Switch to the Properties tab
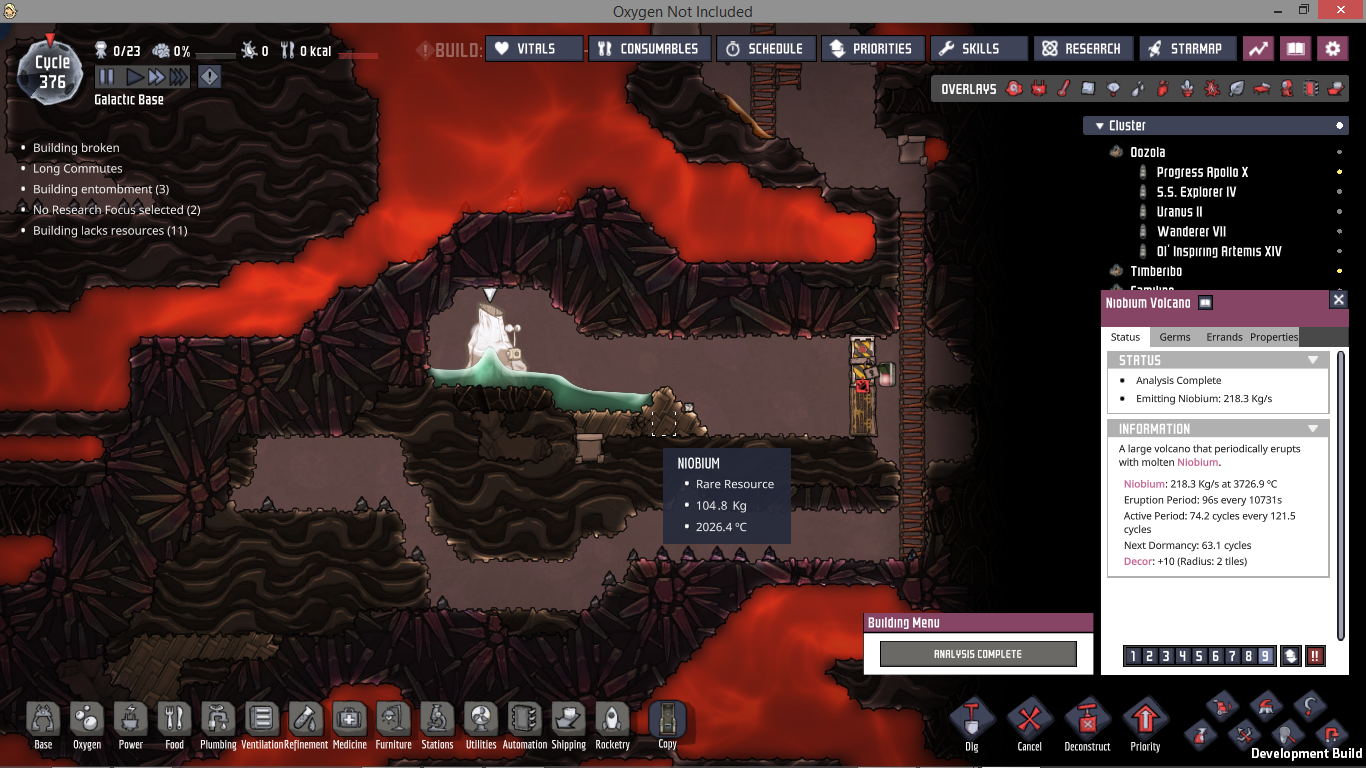This screenshot has height=768, width=1366. click(1273, 337)
